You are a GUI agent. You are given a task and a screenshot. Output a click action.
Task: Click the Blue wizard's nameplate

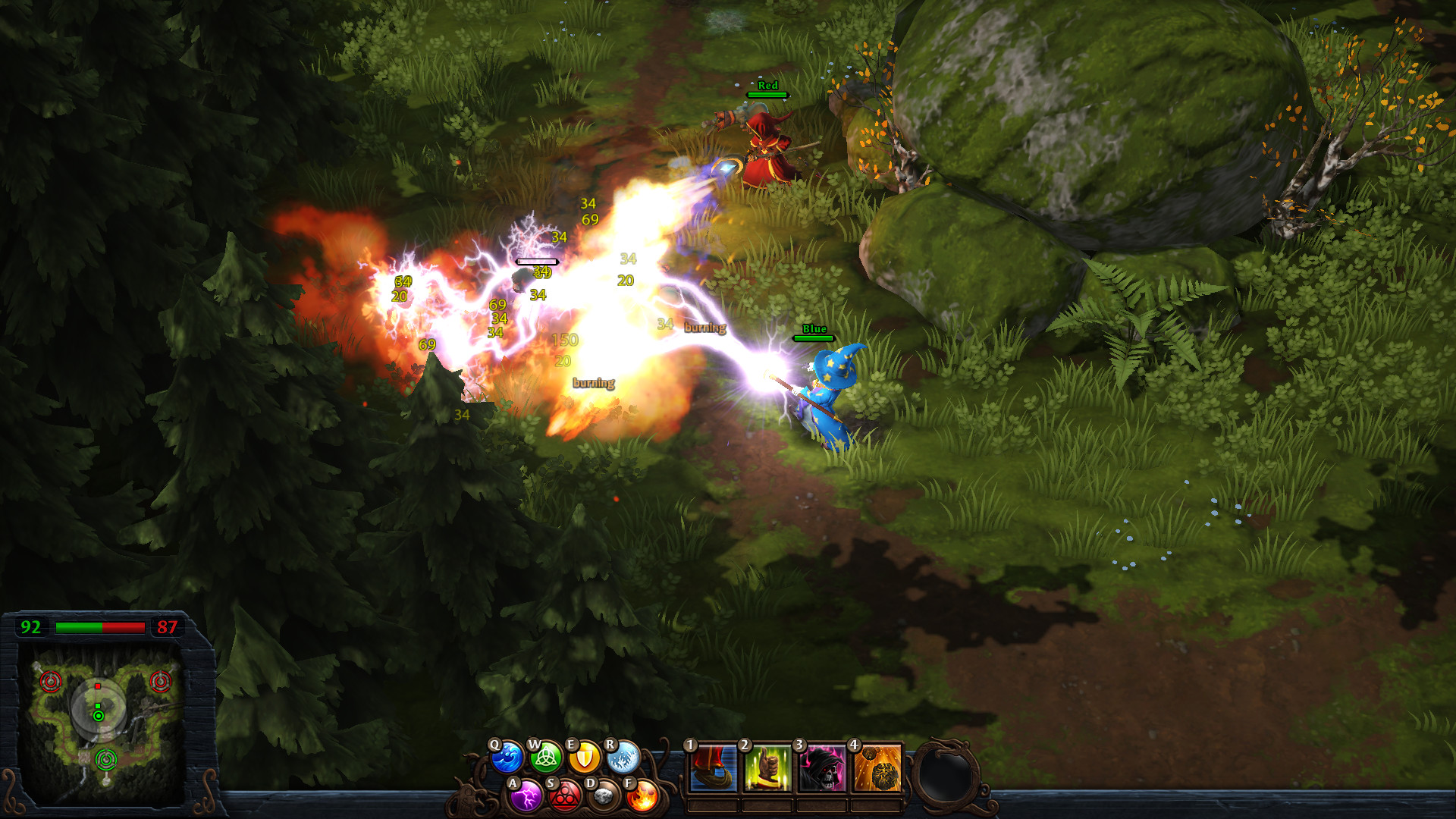click(x=812, y=331)
